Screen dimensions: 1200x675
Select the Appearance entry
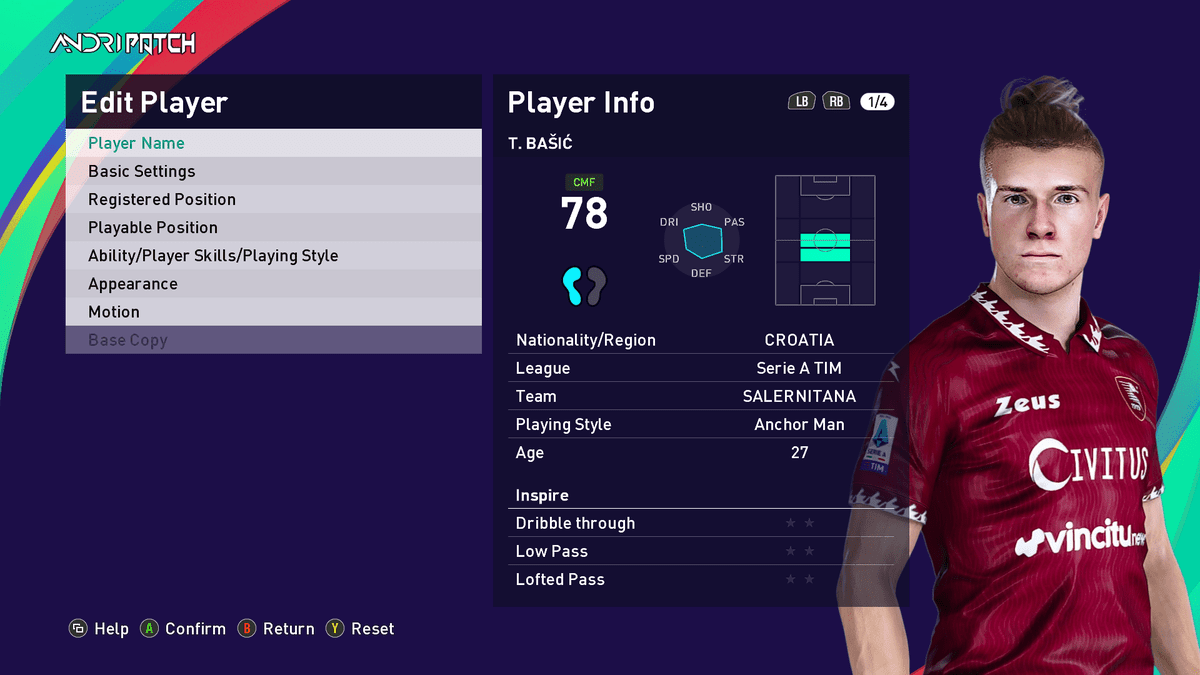(x=273, y=283)
